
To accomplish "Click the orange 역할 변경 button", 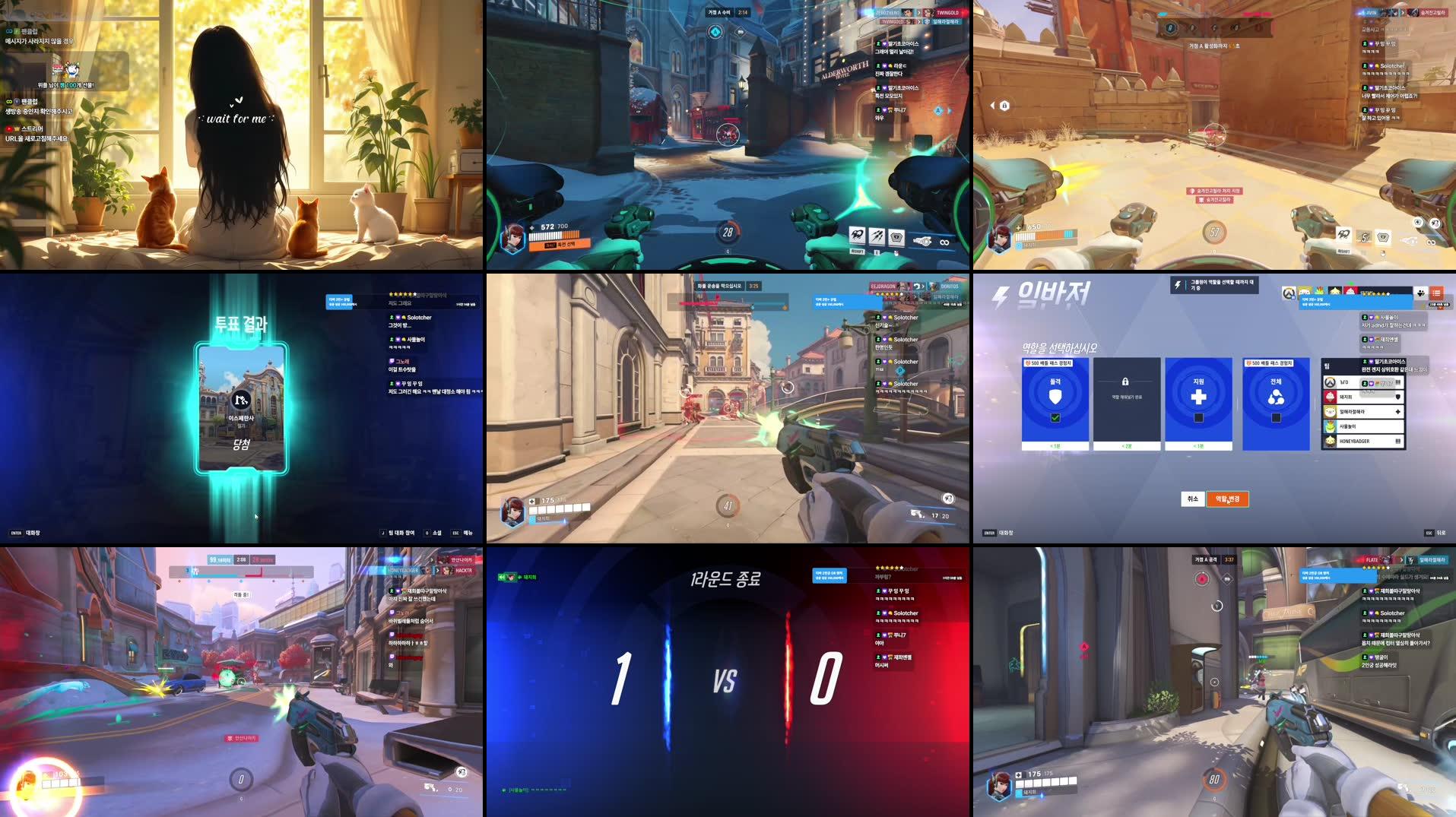I will [1228, 499].
